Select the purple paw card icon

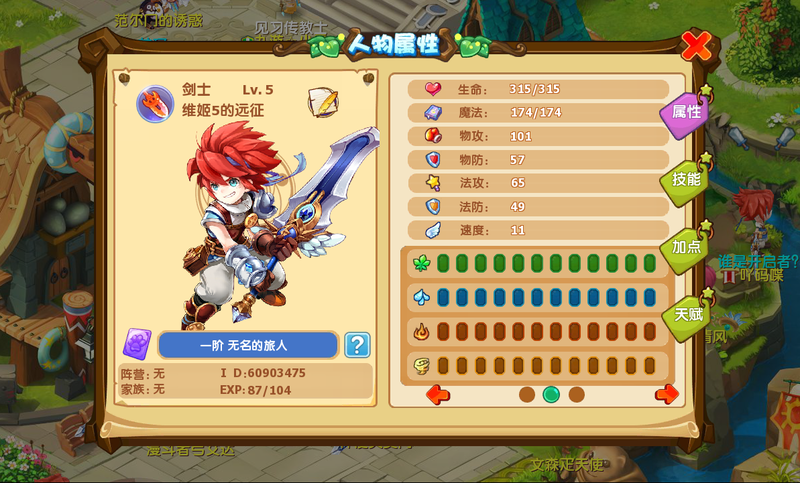[137, 345]
